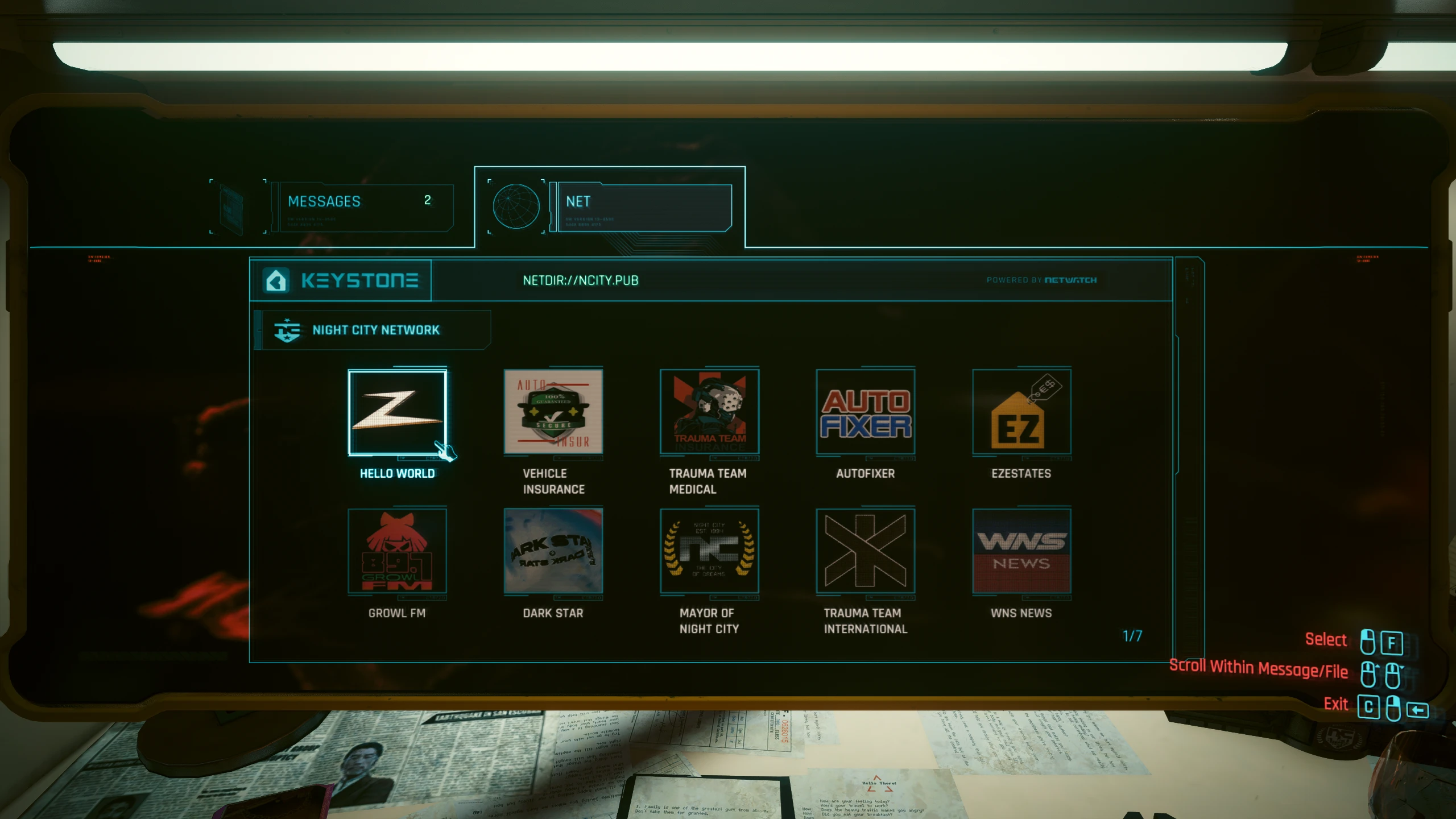The image size is (1456, 819).
Task: Open the Dark Star site
Action: click(x=553, y=552)
